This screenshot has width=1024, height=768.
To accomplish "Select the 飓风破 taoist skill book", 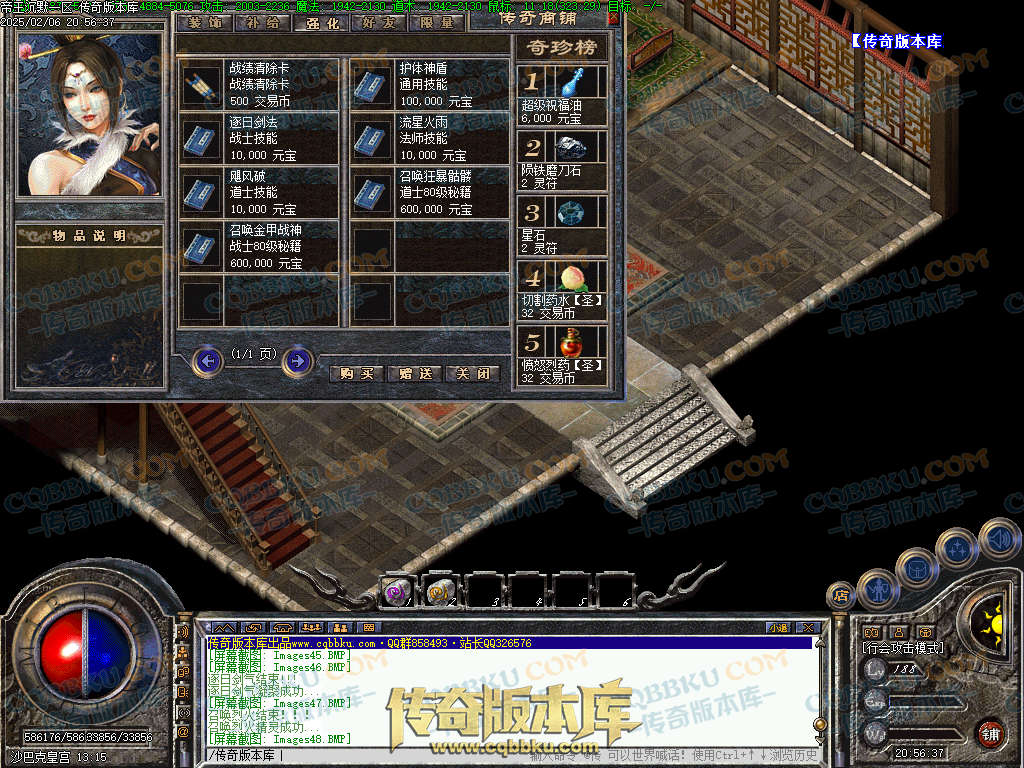I will [x=202, y=193].
